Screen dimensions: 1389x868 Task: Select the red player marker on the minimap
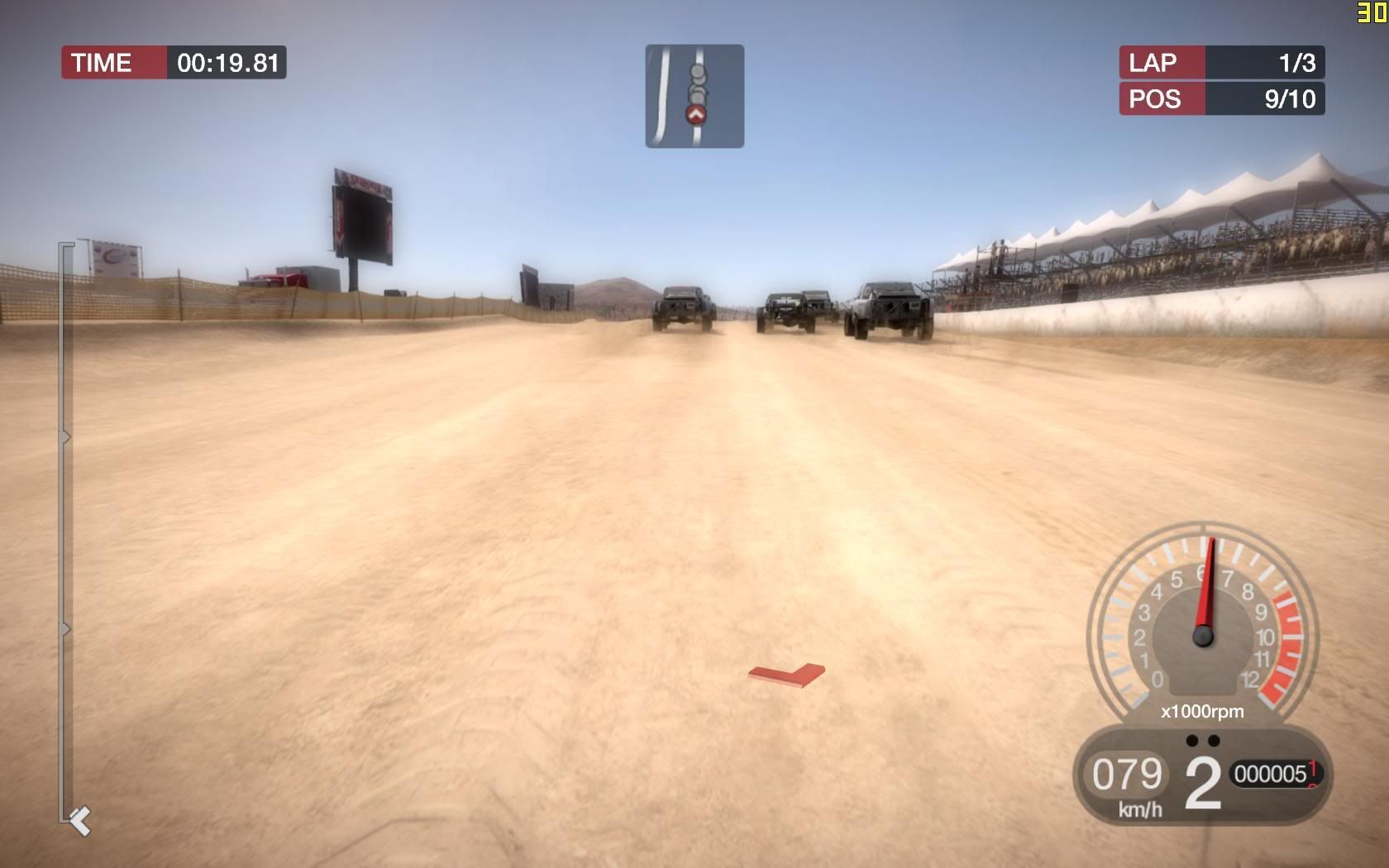coord(696,115)
